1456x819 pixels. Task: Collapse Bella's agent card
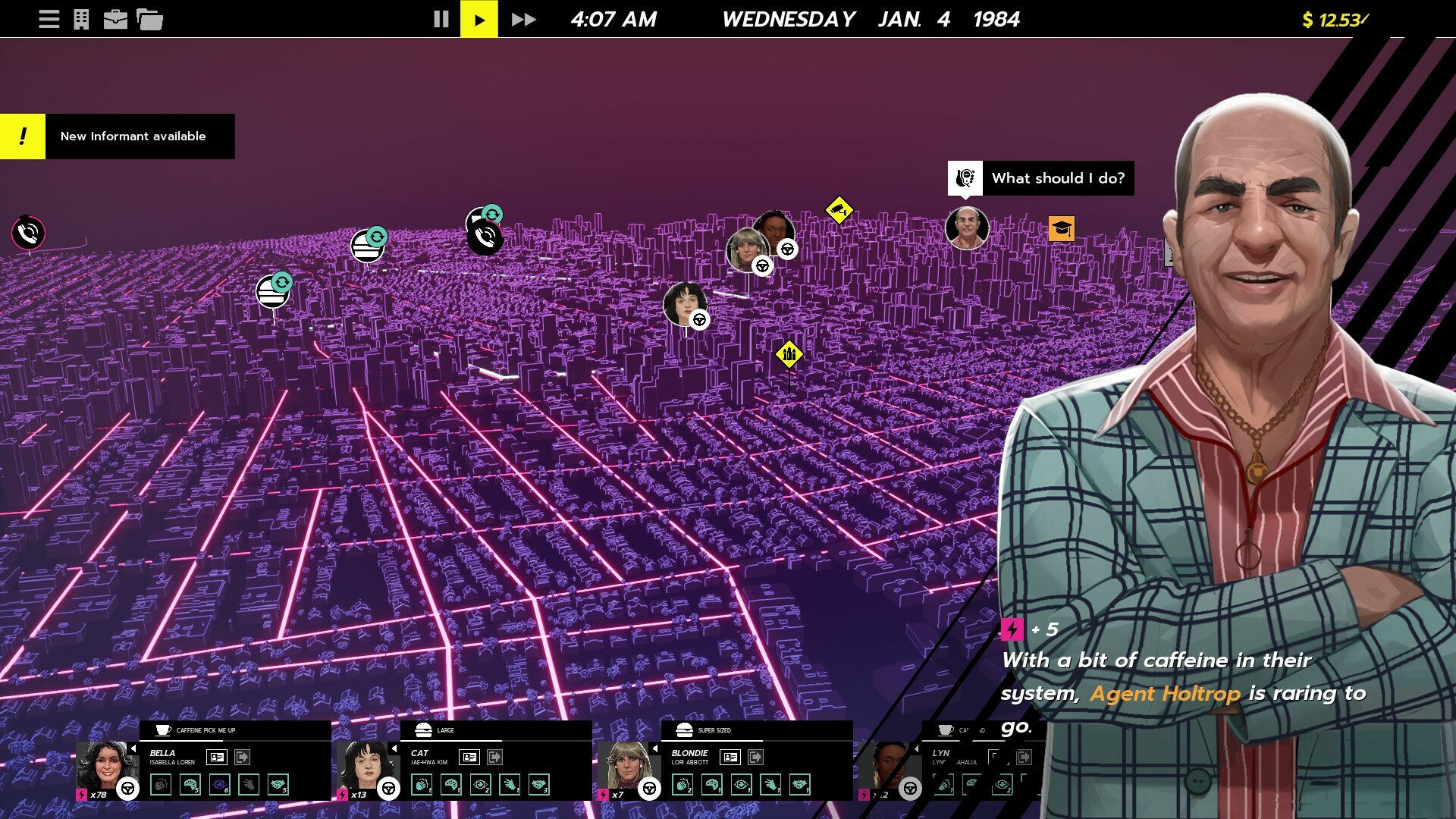pos(133,748)
